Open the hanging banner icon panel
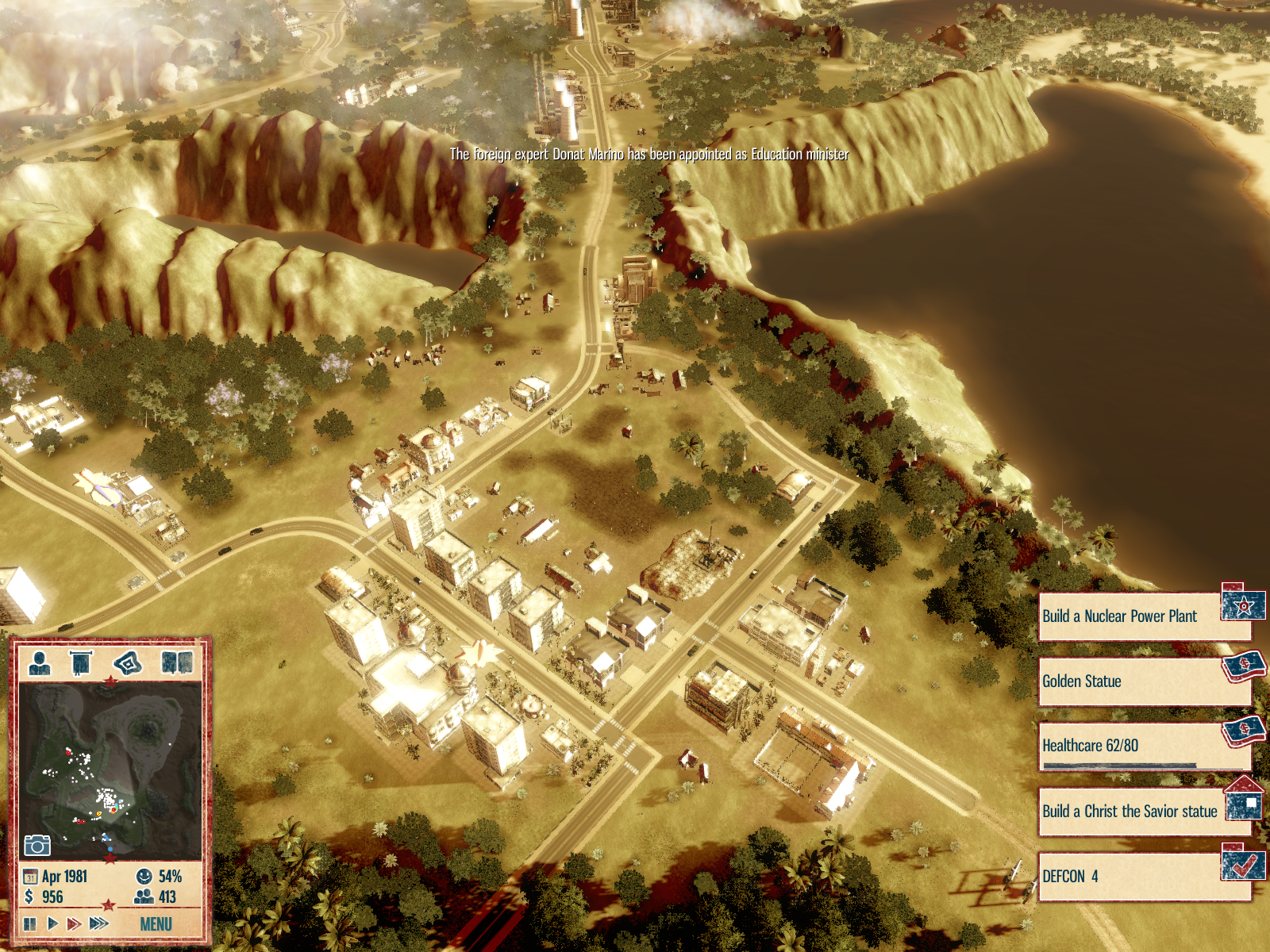 coord(81,662)
